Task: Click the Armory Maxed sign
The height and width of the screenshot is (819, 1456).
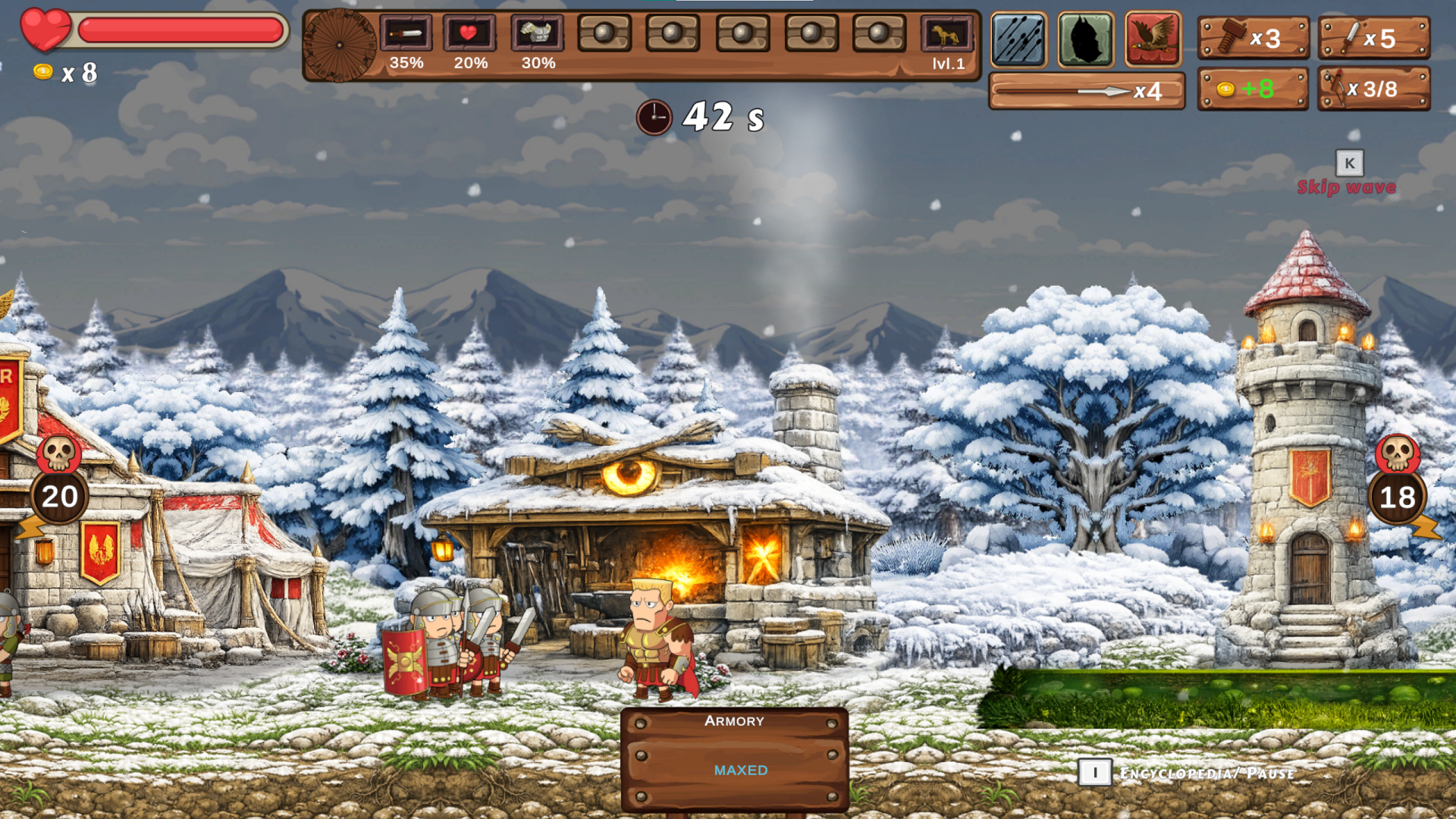Action: [x=734, y=759]
